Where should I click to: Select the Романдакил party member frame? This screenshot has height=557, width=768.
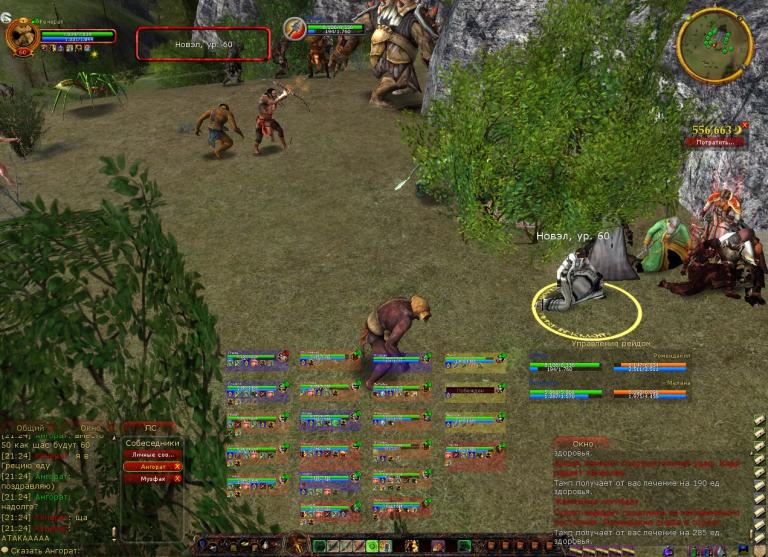click(650, 363)
